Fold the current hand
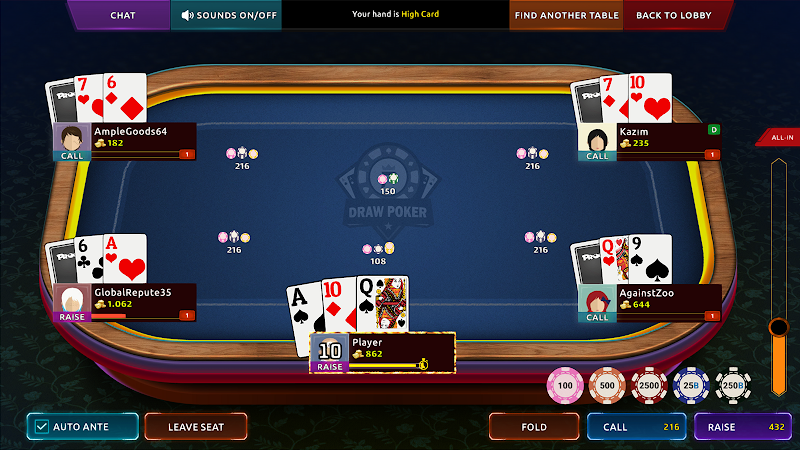 [x=534, y=427]
